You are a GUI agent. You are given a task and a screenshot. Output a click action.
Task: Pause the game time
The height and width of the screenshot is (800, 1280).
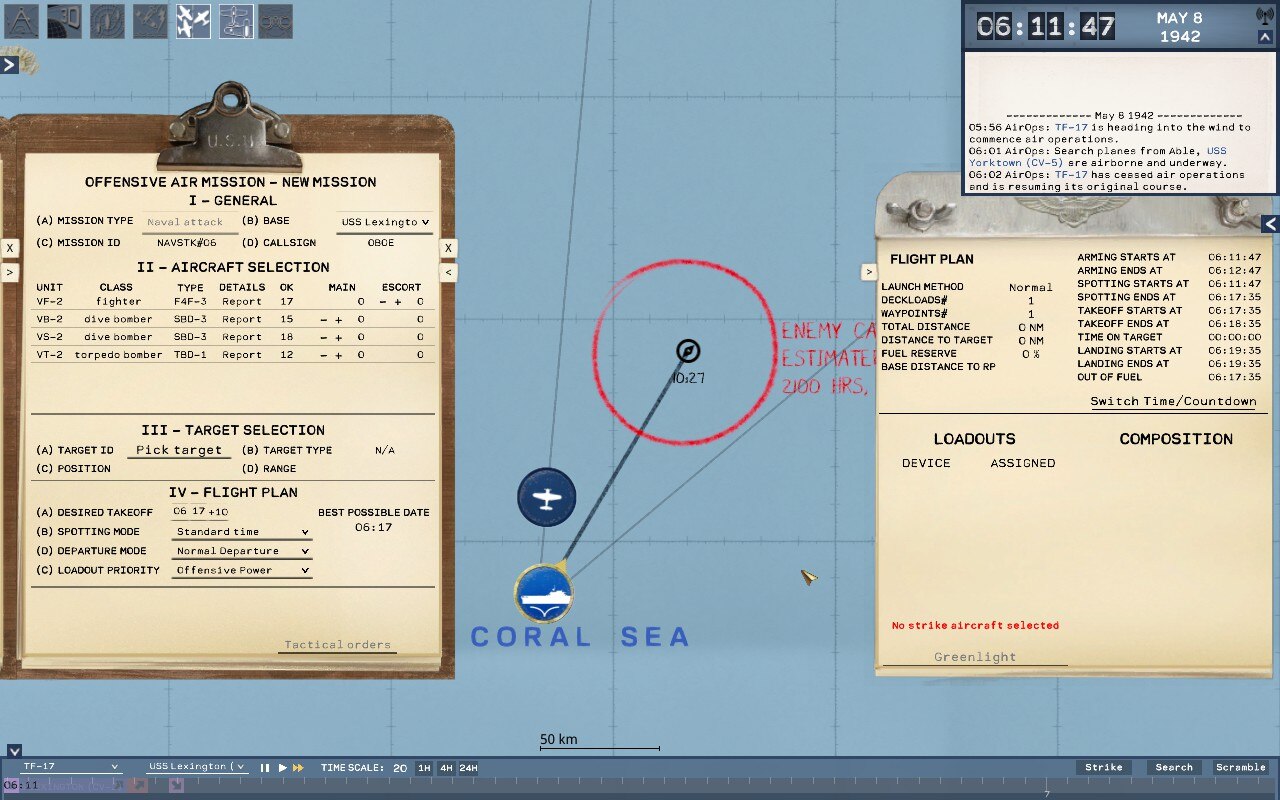pos(266,768)
